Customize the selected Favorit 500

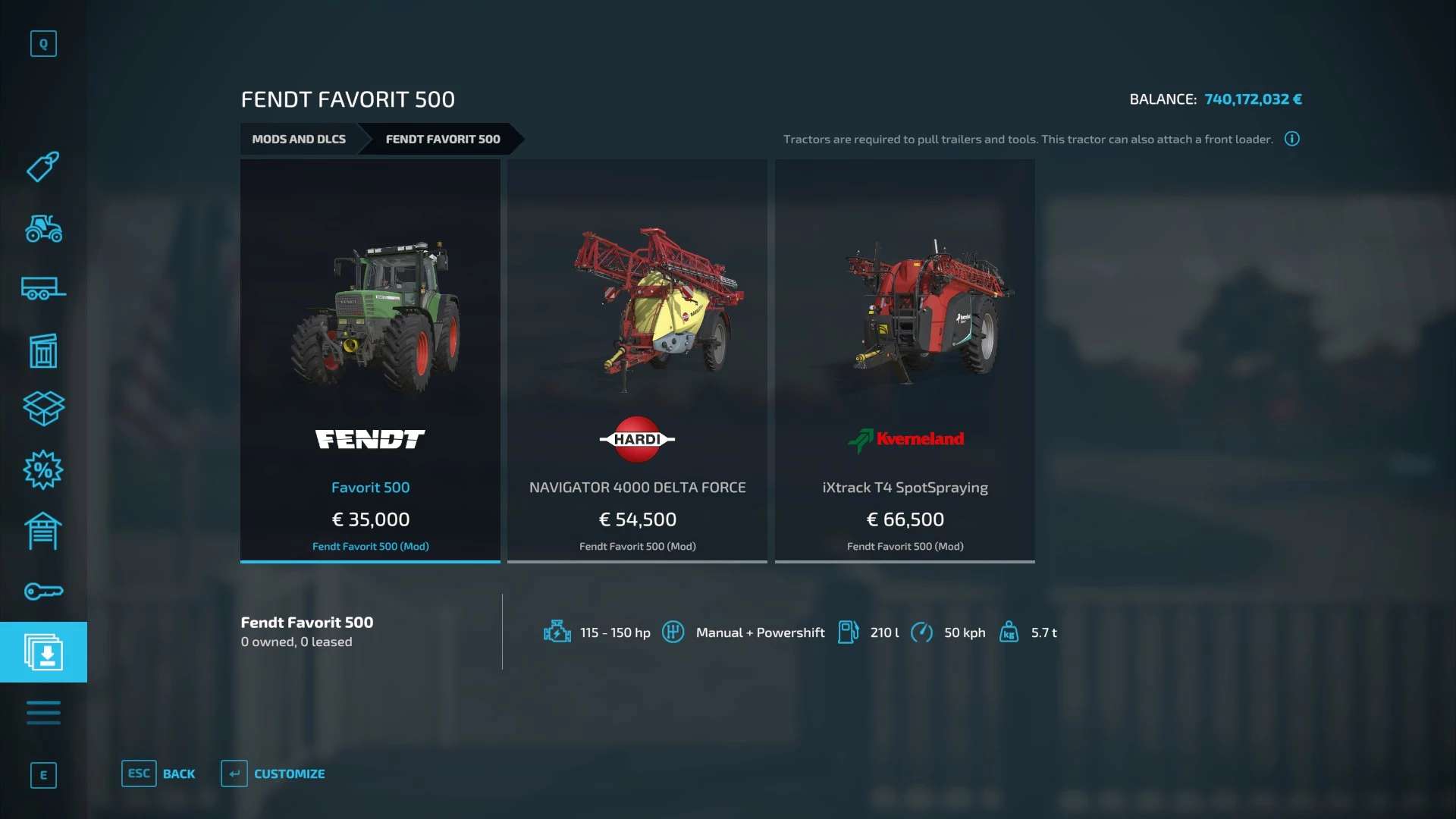tap(273, 773)
